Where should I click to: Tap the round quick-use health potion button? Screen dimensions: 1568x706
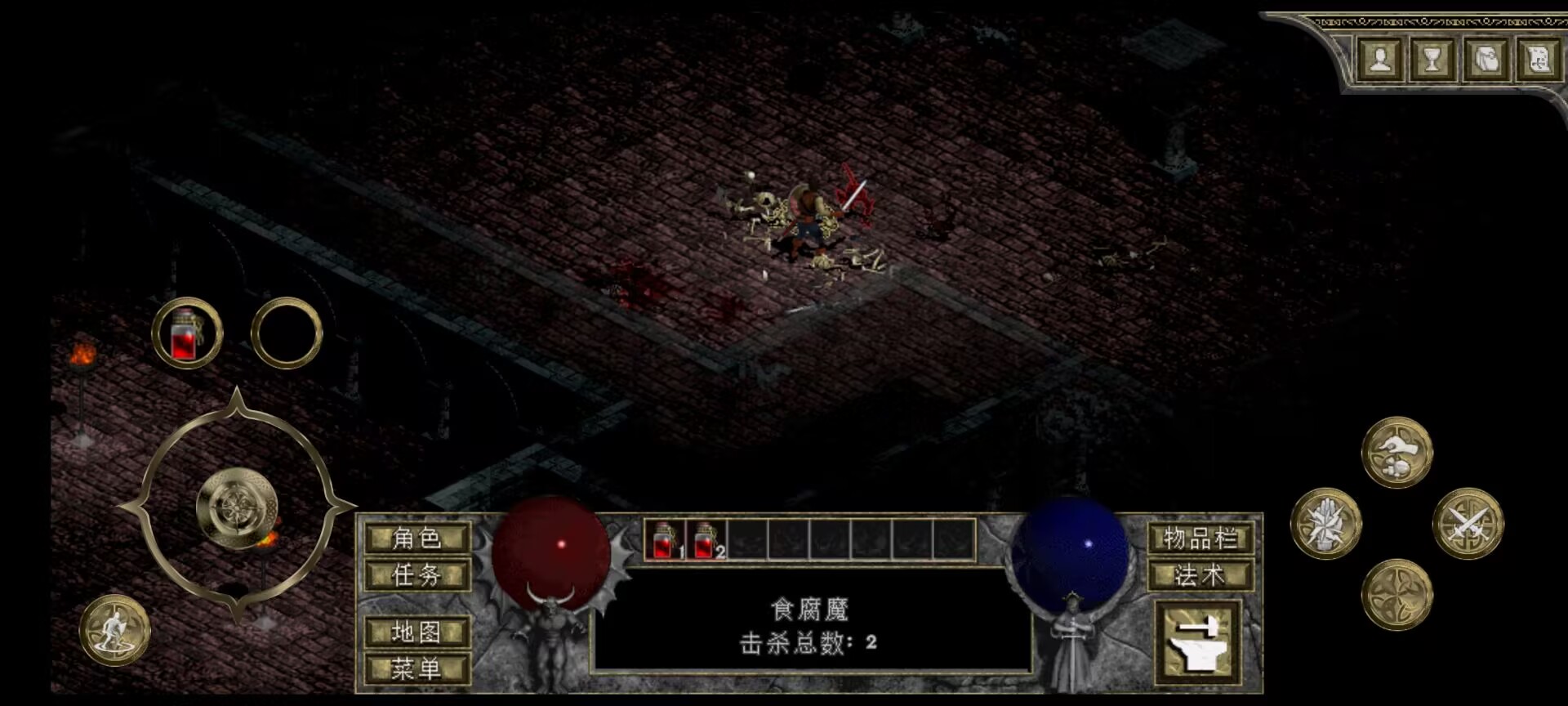[x=187, y=333]
